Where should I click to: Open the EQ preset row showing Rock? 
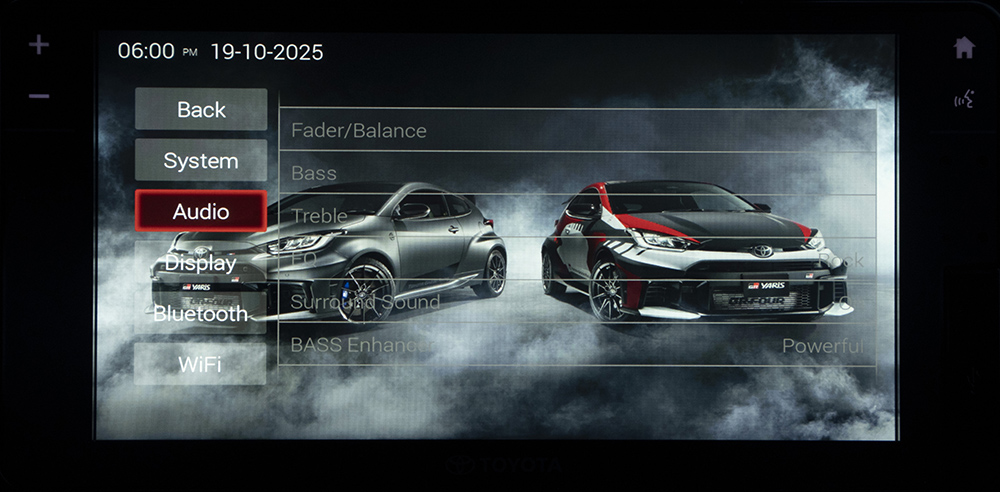tap(577, 259)
